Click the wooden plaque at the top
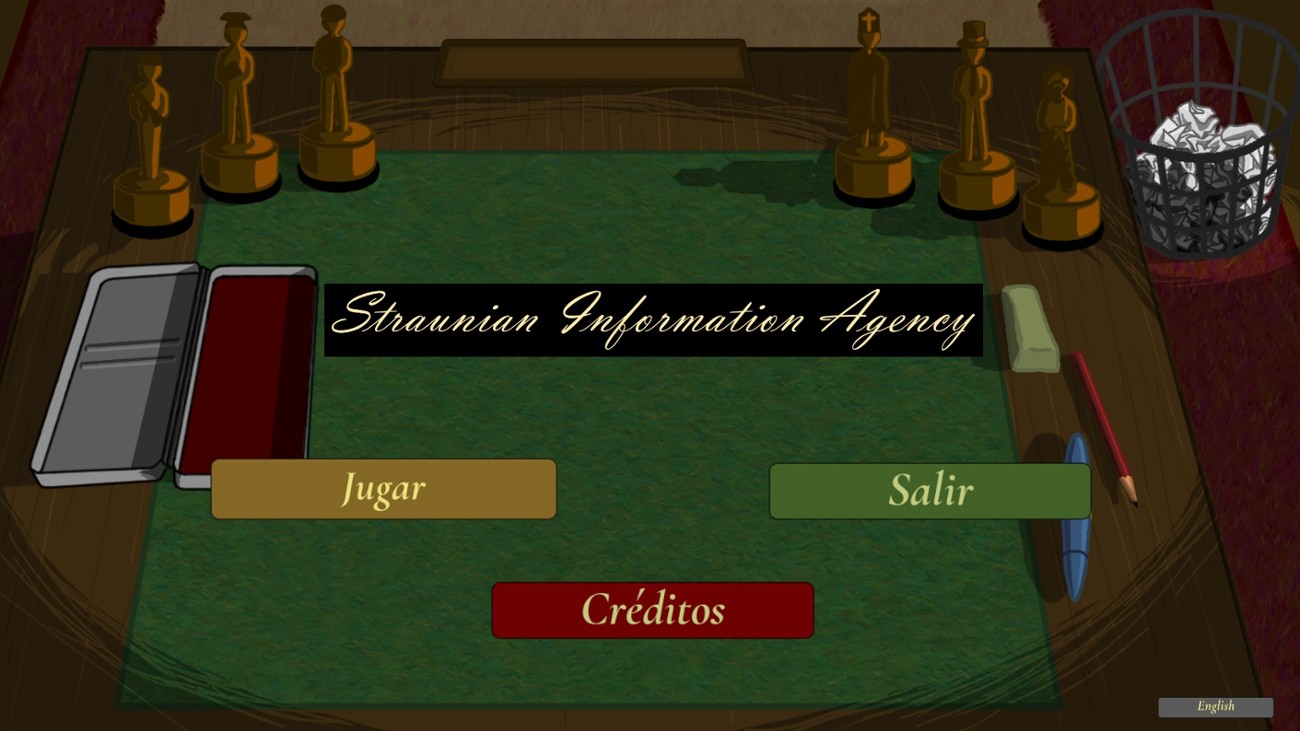This screenshot has height=731, width=1300. [x=593, y=60]
